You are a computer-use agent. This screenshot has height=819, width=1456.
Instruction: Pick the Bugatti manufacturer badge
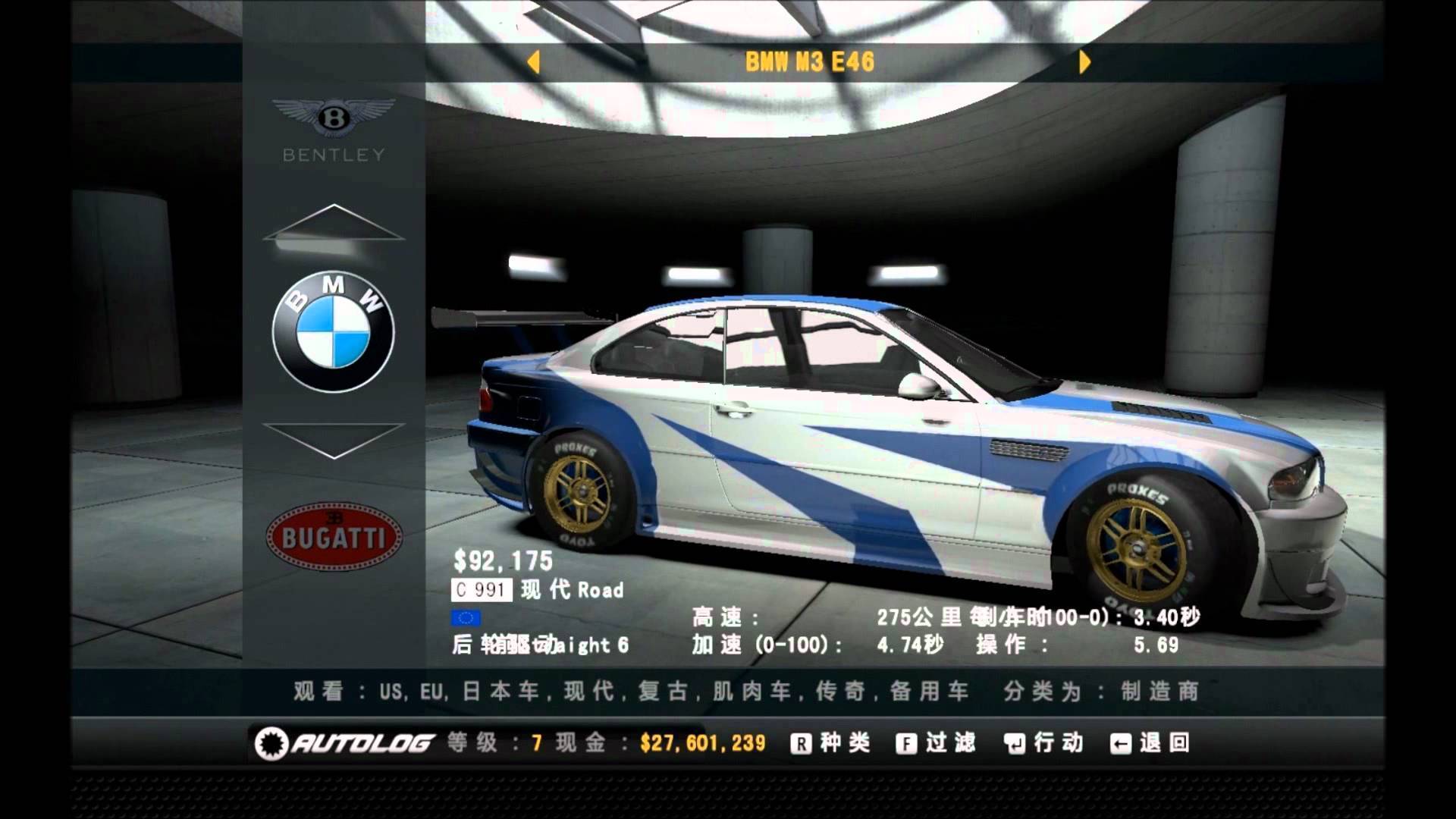tap(334, 537)
